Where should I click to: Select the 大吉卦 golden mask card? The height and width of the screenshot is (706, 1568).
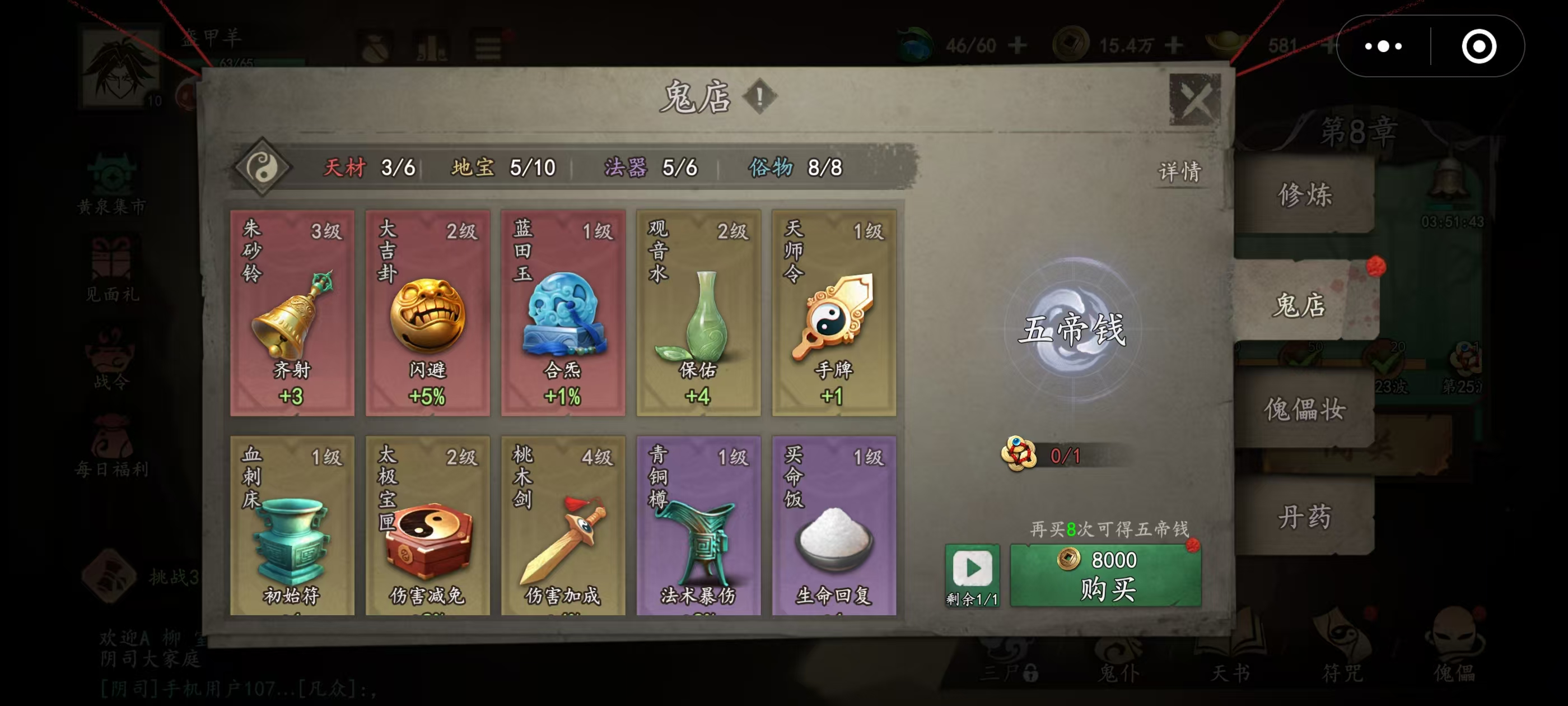(x=427, y=313)
